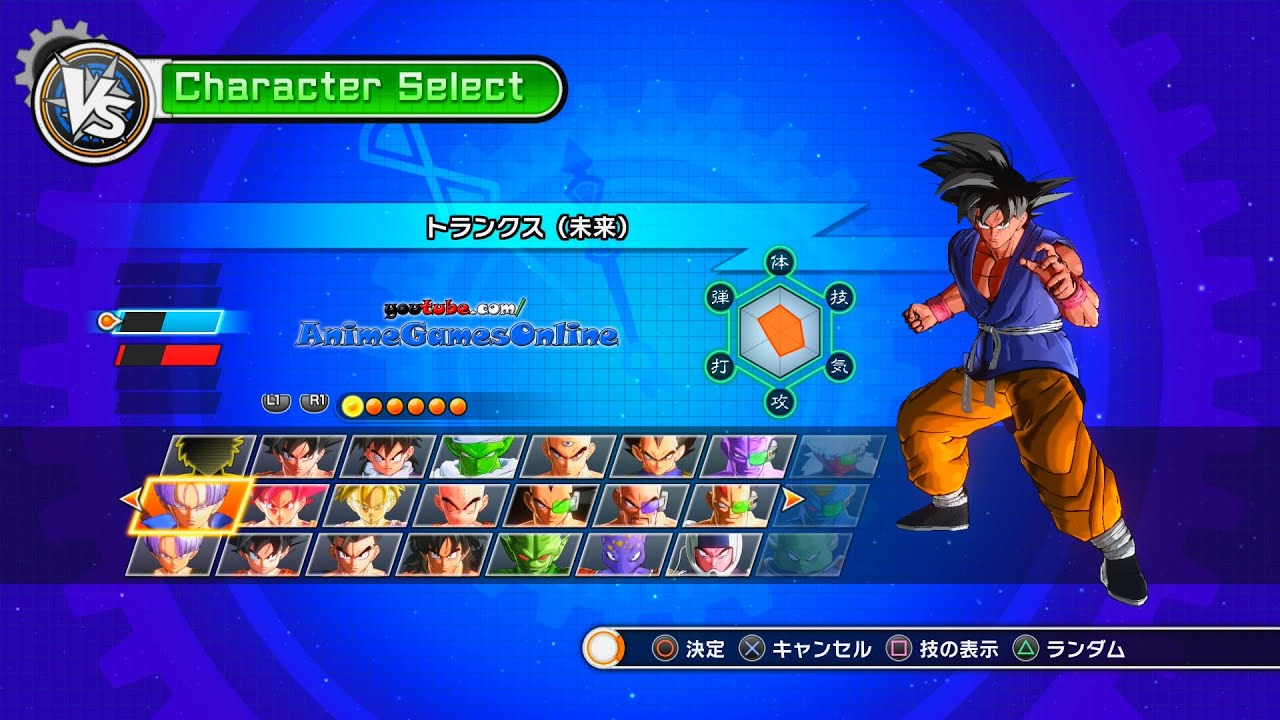Choose purple-horned Captain Ginyu portrait
This screenshot has height=720, width=1280.
point(748,455)
